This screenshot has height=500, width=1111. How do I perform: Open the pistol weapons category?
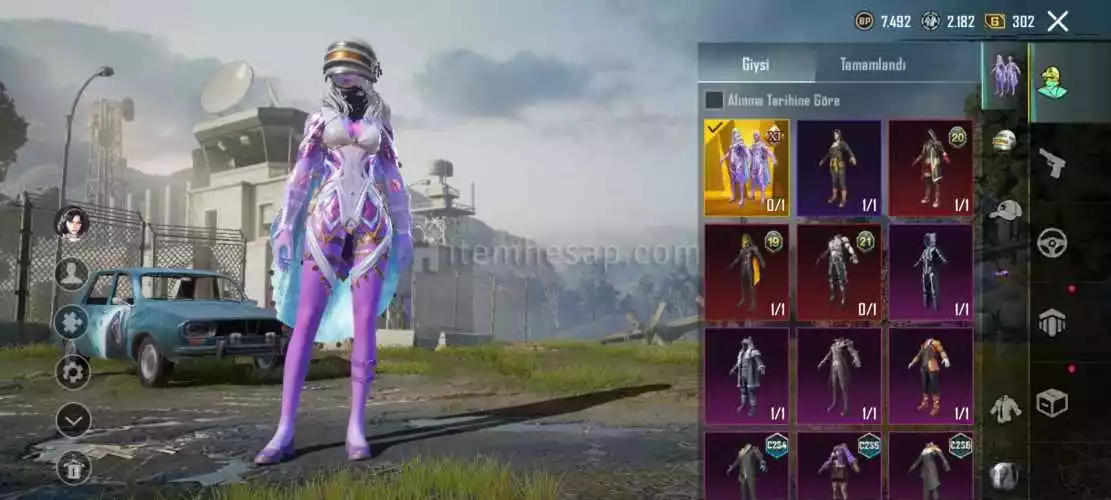pyautogui.click(x=1051, y=162)
